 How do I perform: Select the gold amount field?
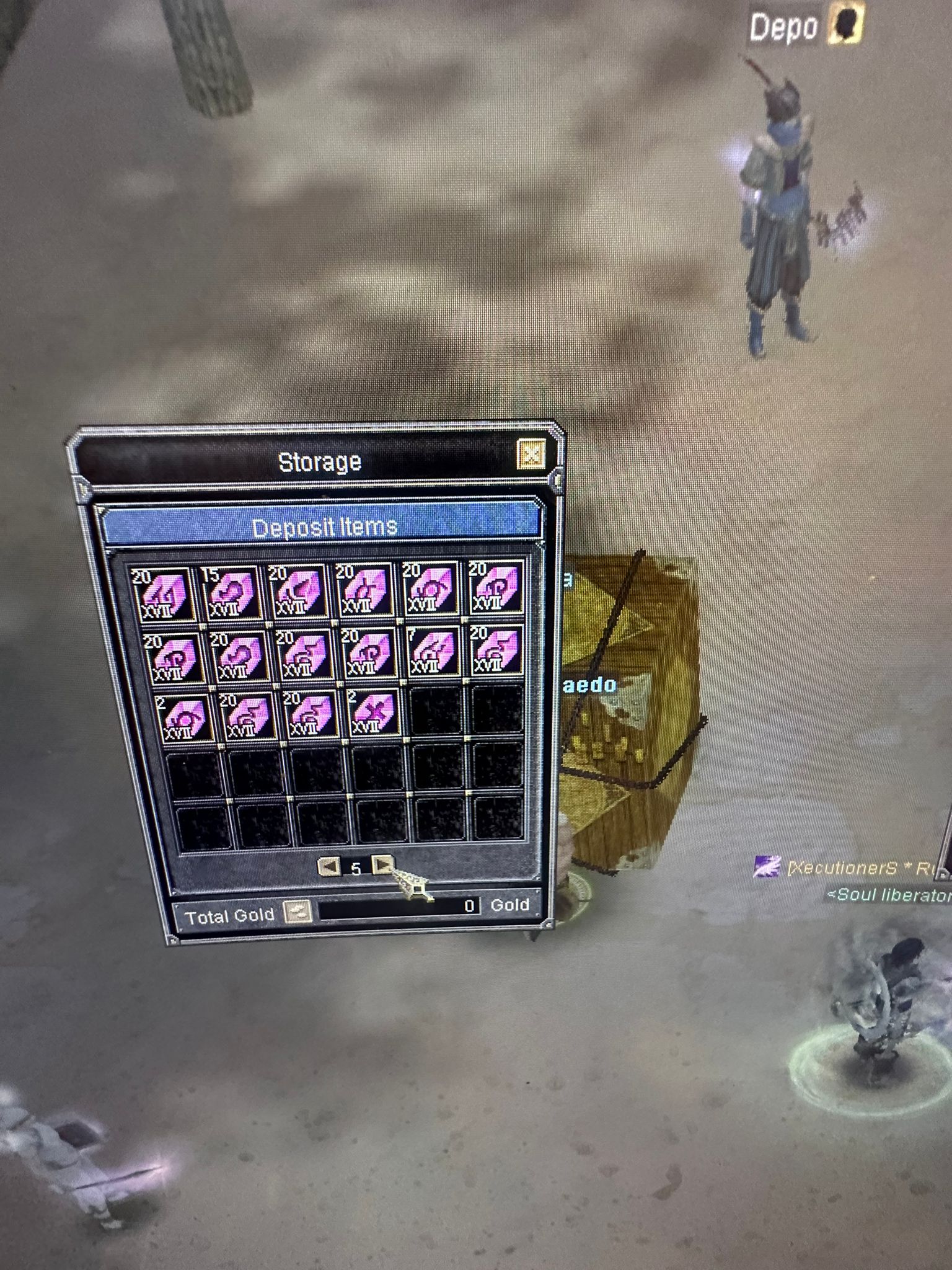click(x=399, y=908)
